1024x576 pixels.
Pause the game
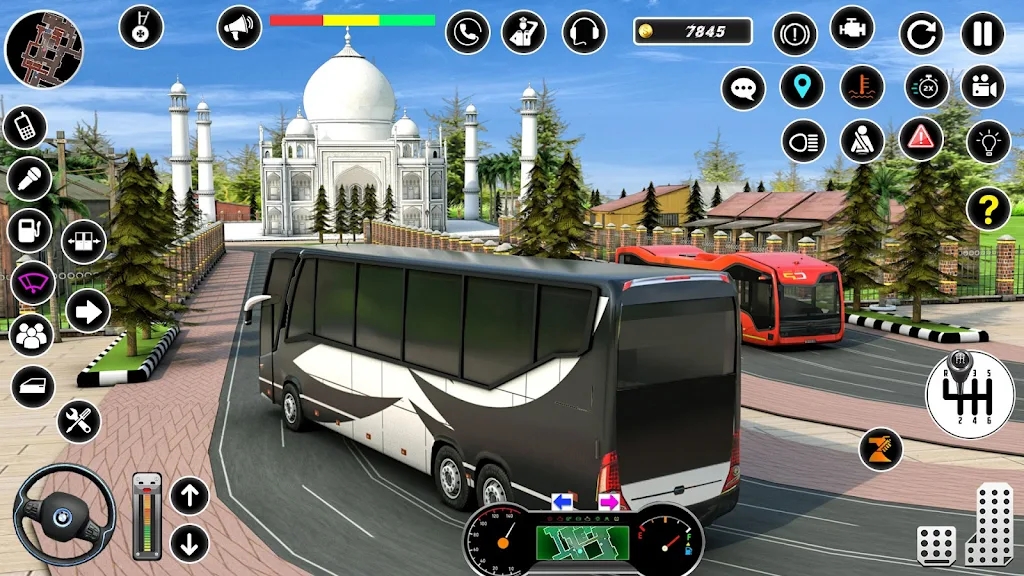pos(982,33)
